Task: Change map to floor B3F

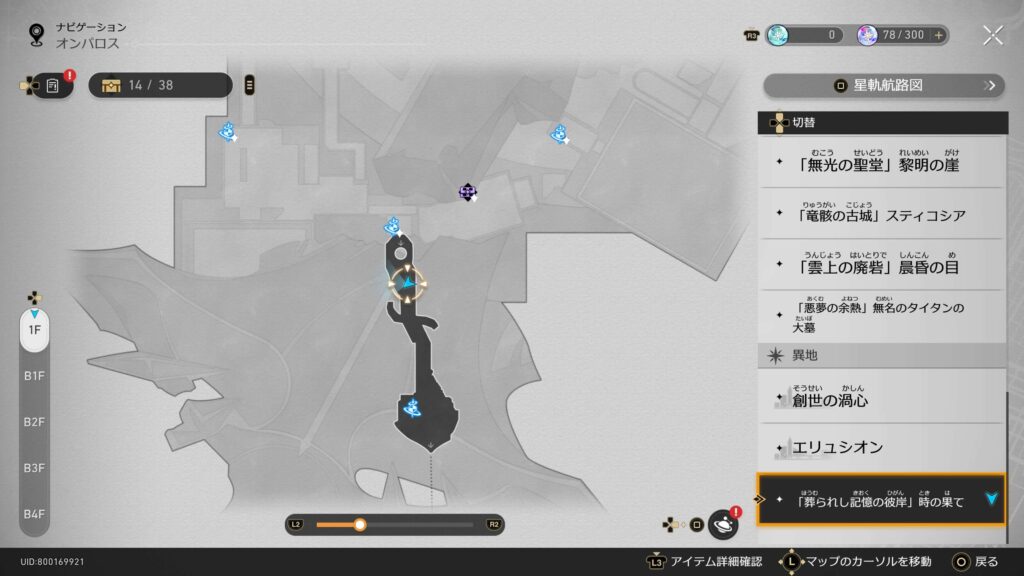Action: [x=34, y=467]
